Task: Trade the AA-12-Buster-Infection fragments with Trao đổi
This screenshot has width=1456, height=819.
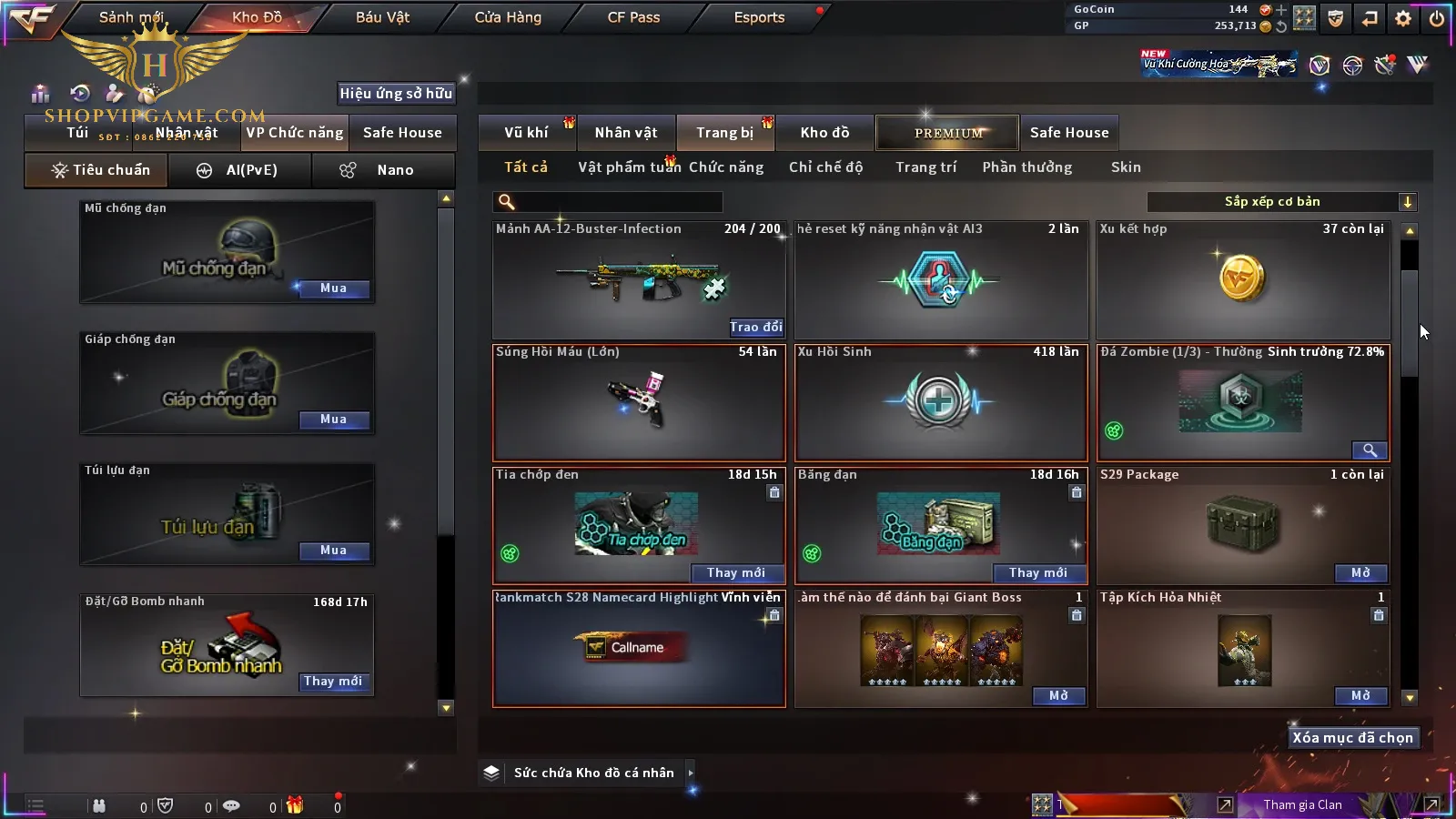Action: (755, 327)
